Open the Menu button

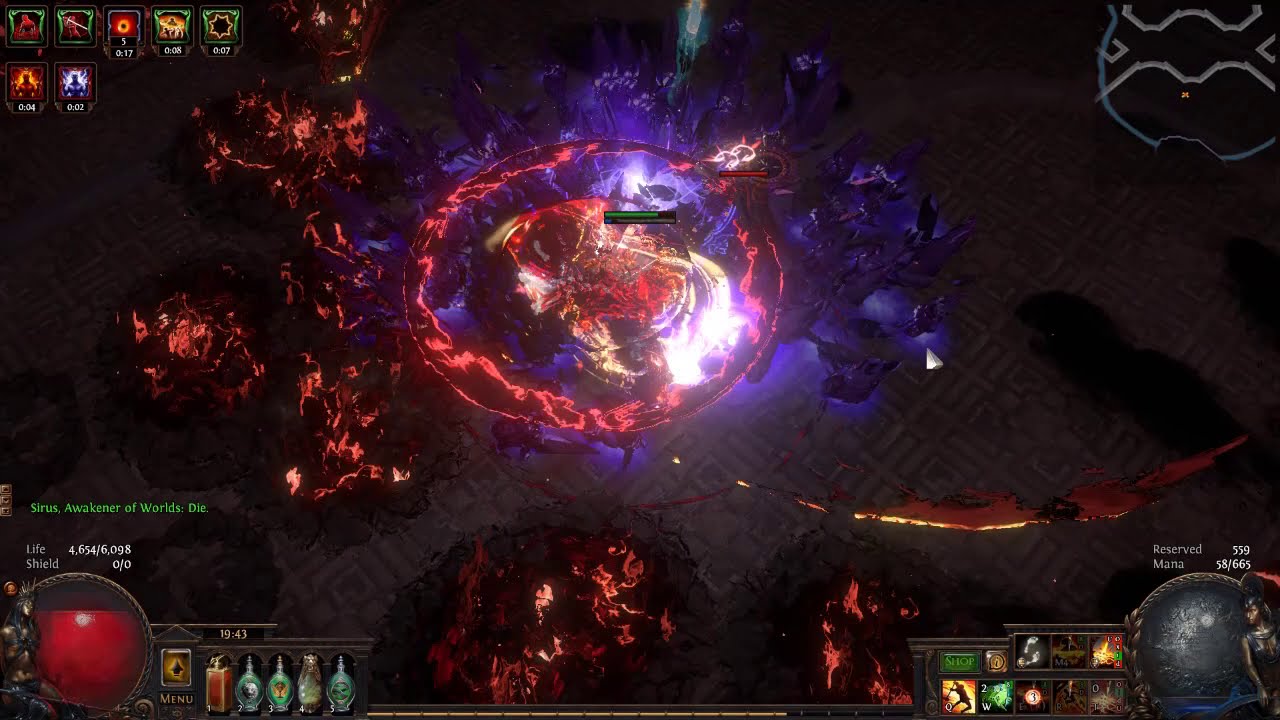[176, 699]
